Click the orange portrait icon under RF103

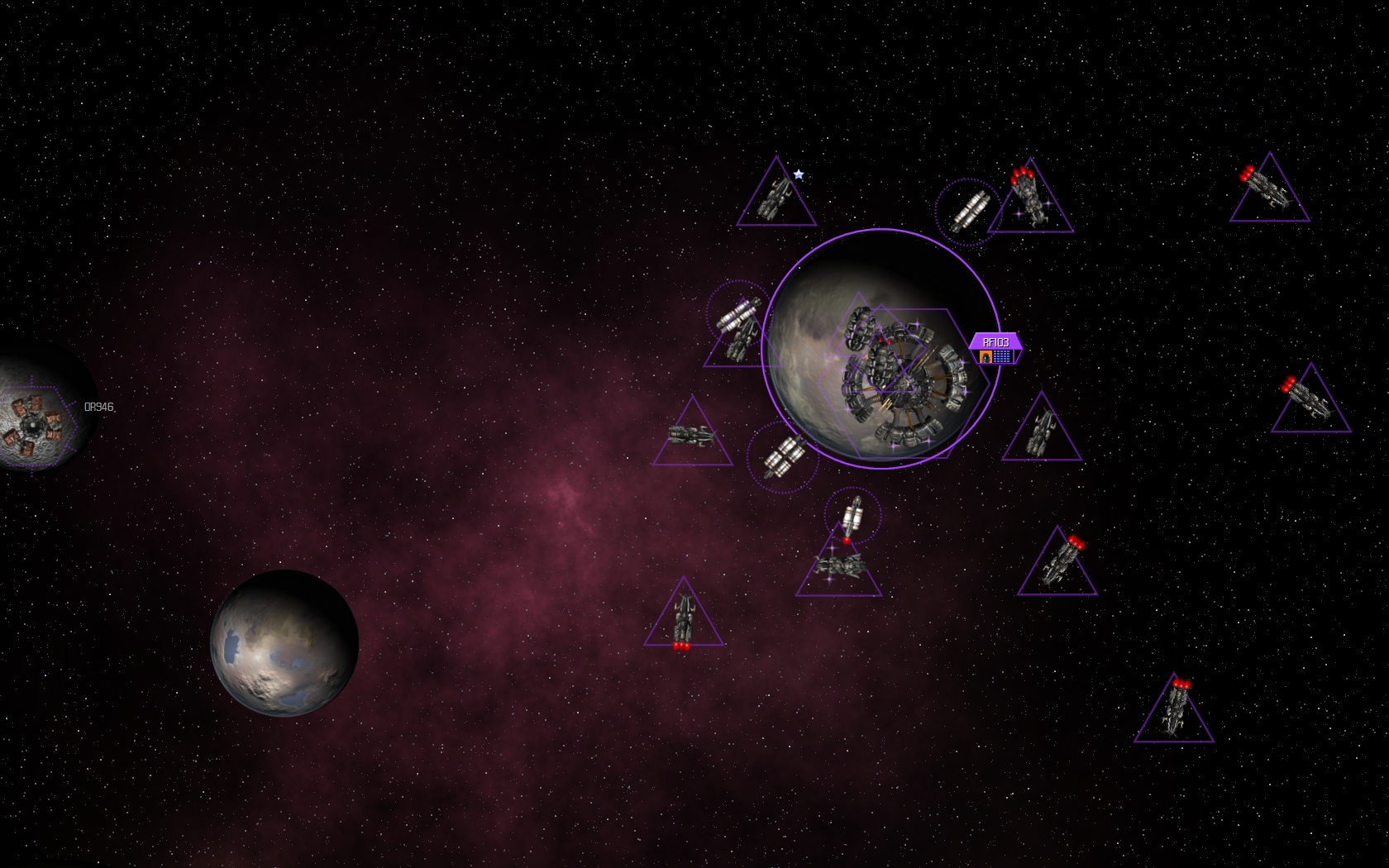click(x=986, y=357)
